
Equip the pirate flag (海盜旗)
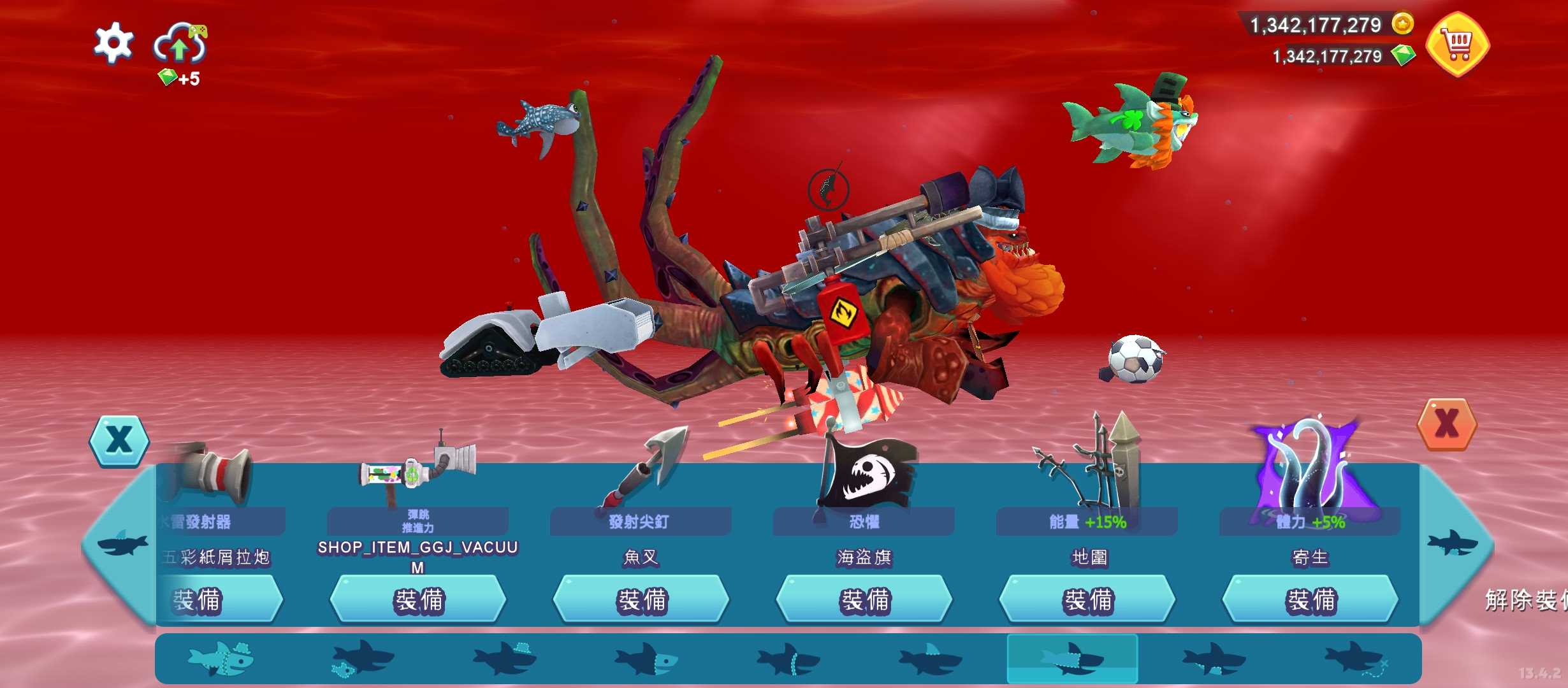pos(864,600)
